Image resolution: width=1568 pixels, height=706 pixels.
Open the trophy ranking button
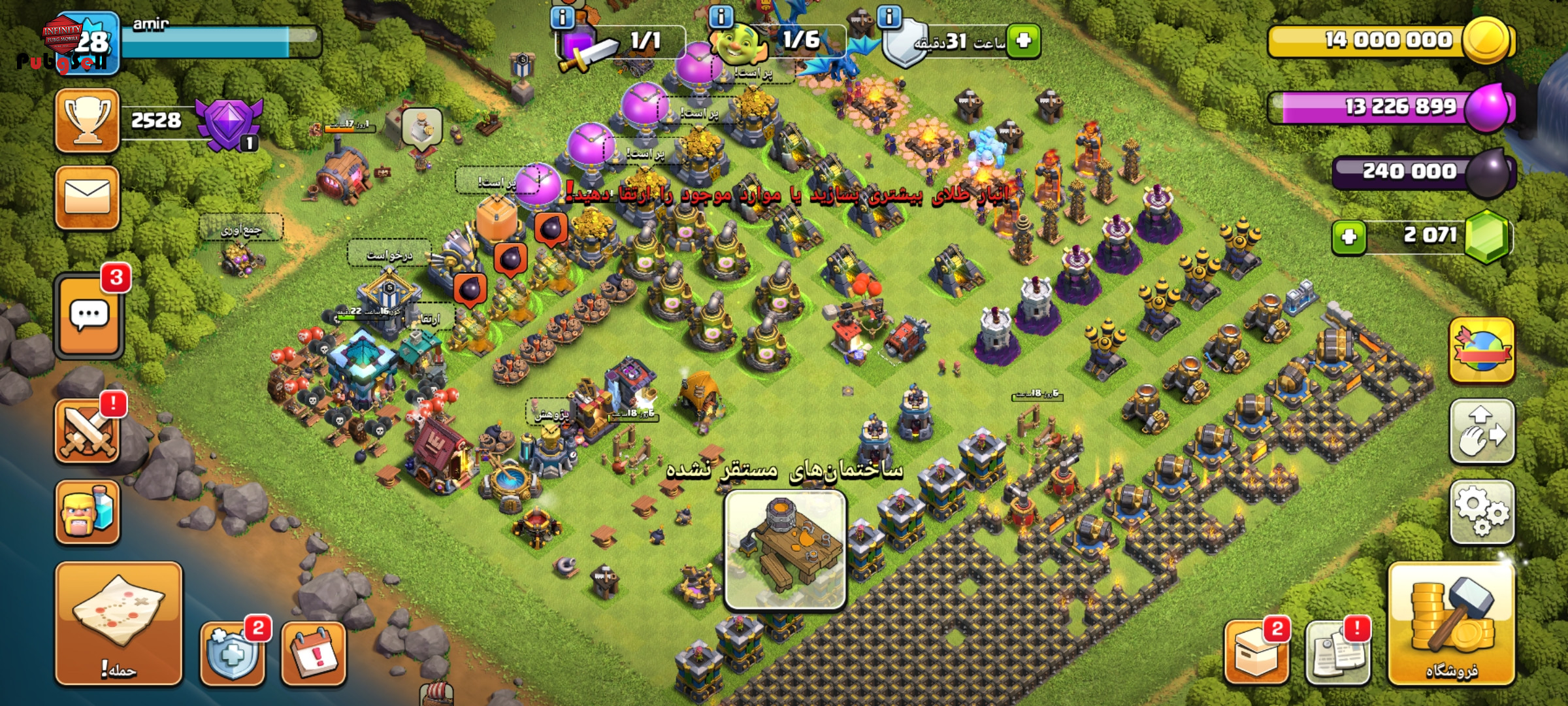click(87, 121)
